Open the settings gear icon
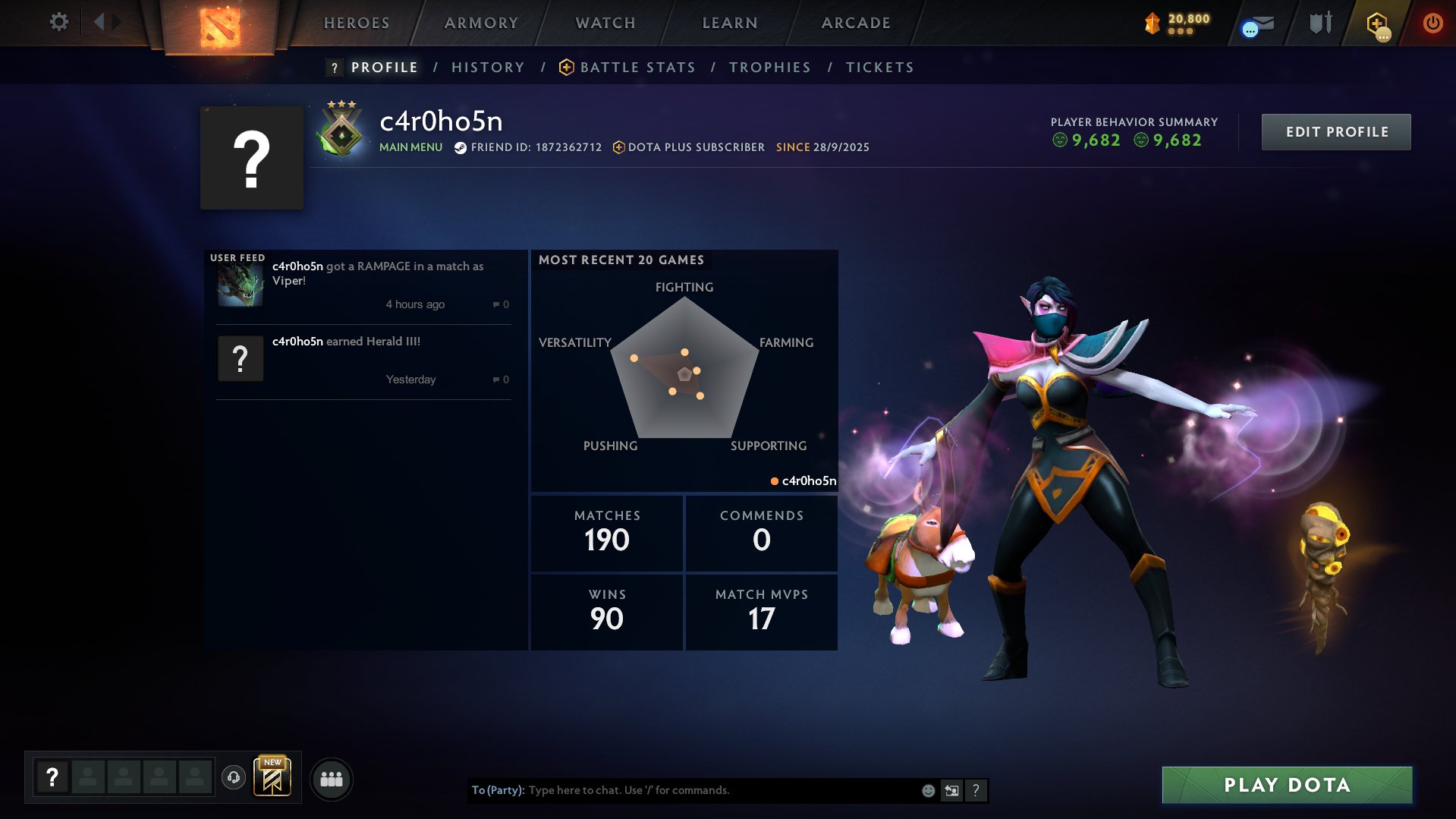Image resolution: width=1456 pixels, height=819 pixels. [59, 22]
